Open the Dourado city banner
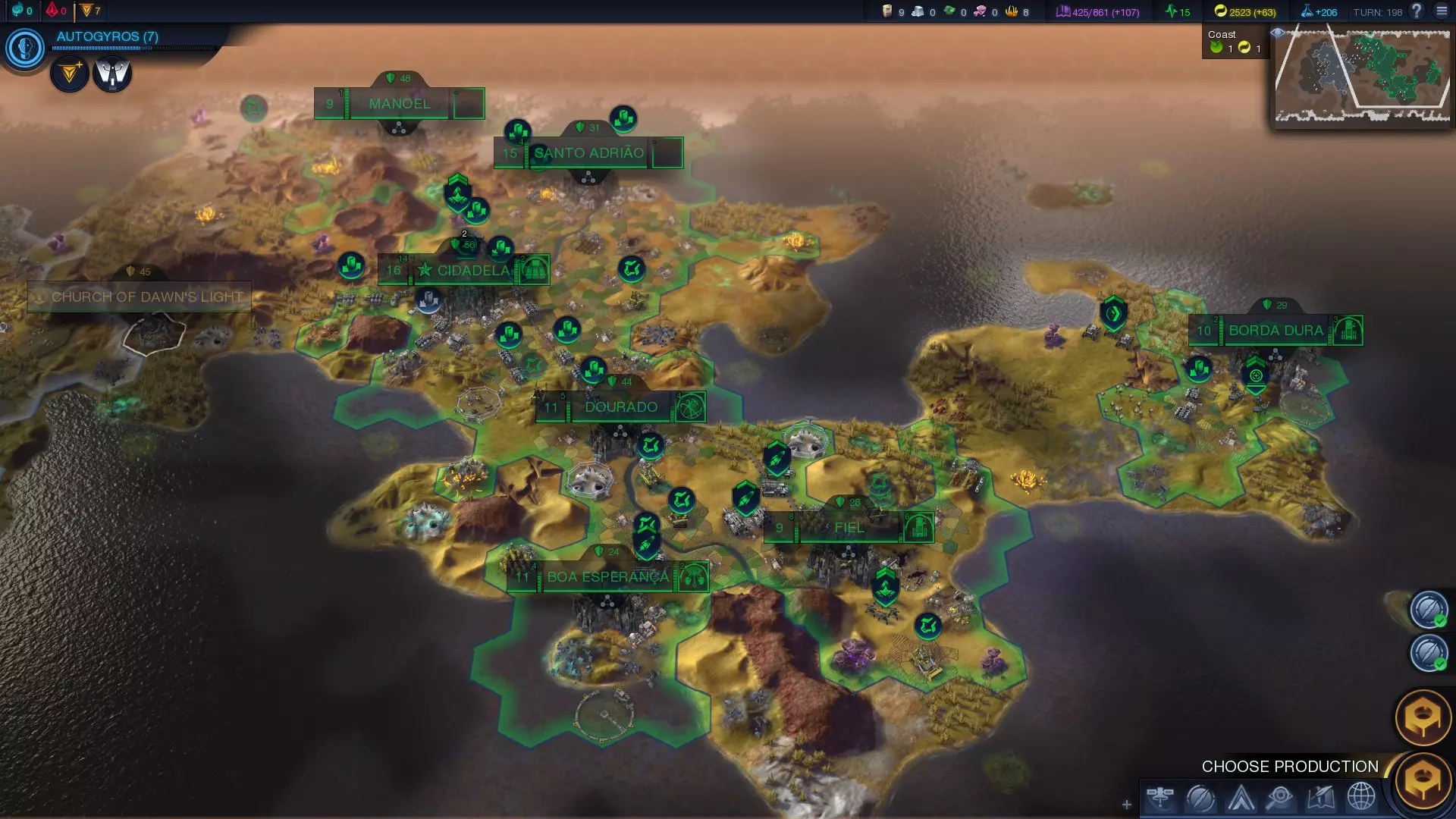Screen dimensions: 1456x819 620,407
